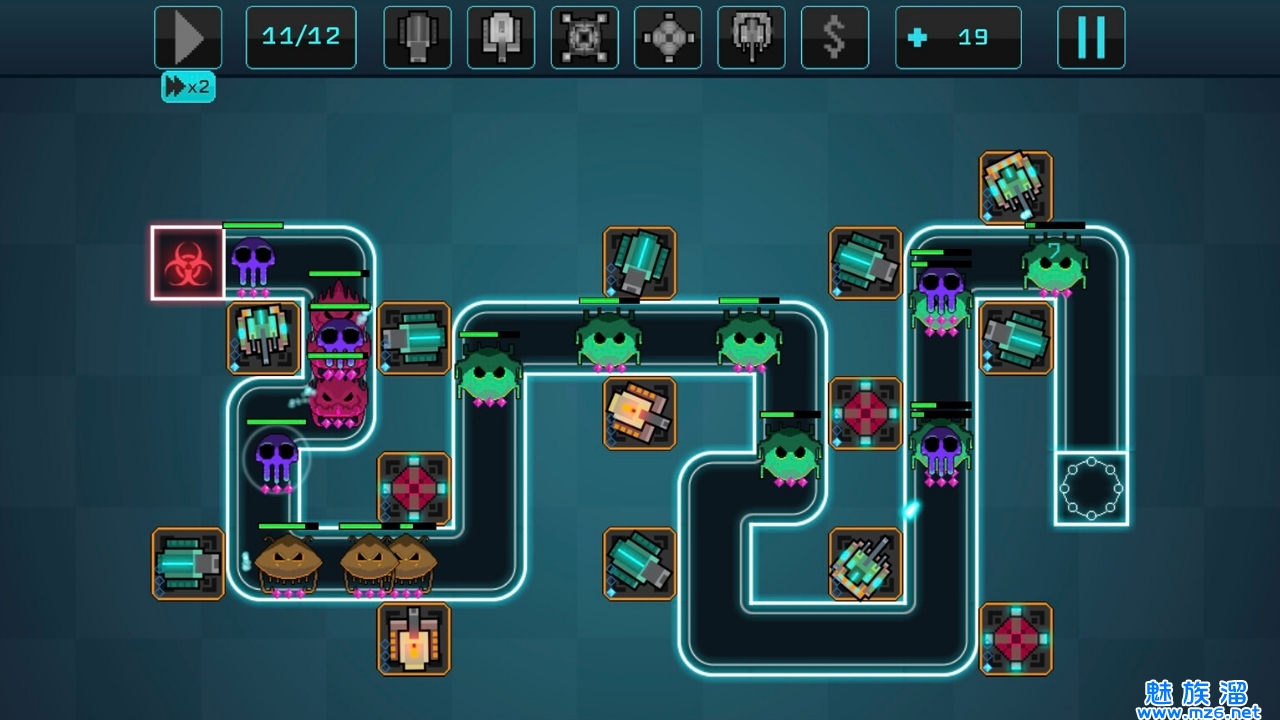Select the barrel cannon tower icon
This screenshot has width=1280, height=720.
[x=417, y=38]
